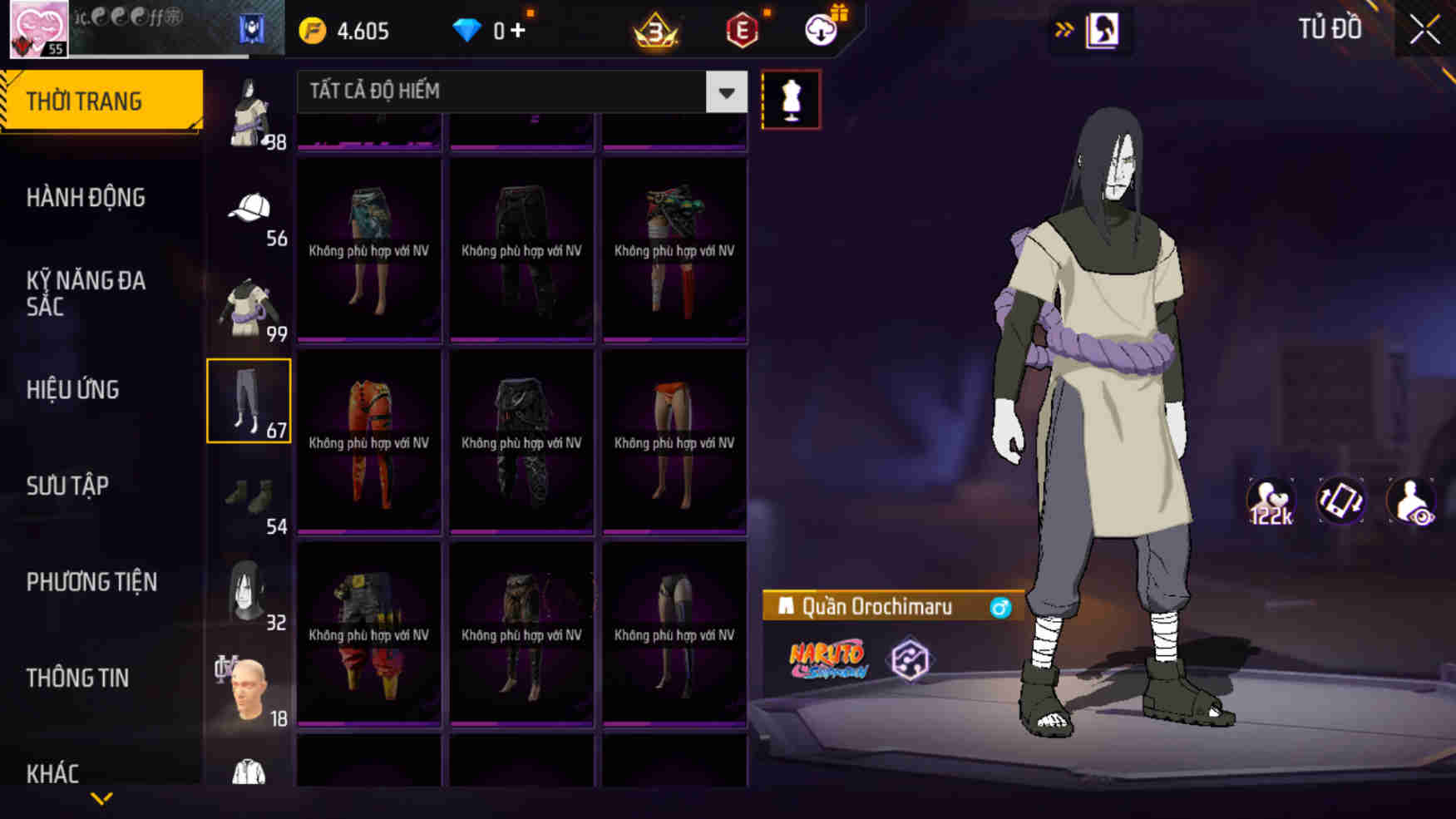The width and height of the screenshot is (1456, 819).
Task: Toggle character rotation with rotate phone icon
Action: pos(1341,500)
